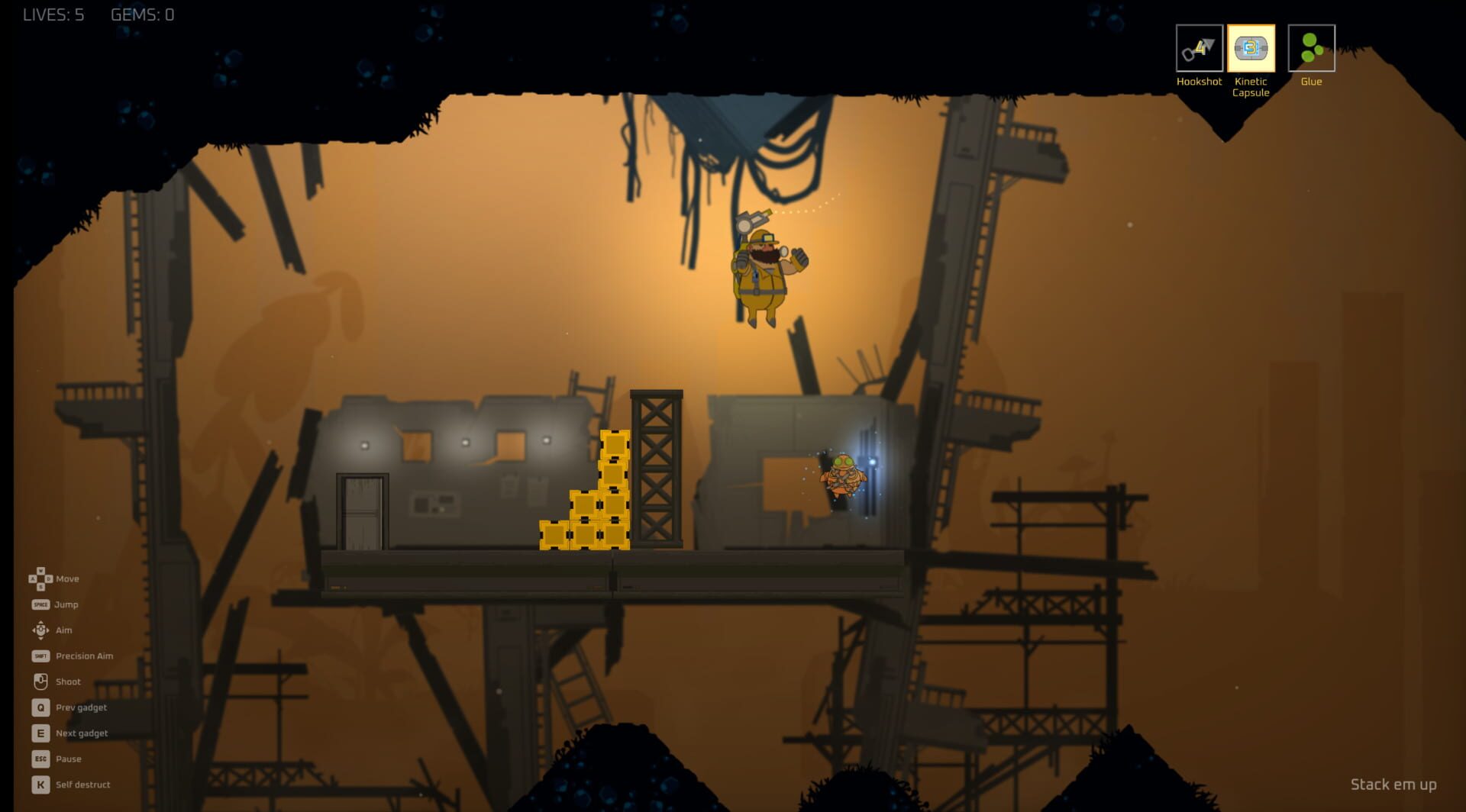Screen dimensions: 1466x812
Task: Click the ESC Pause key icon
Action: tap(39, 759)
